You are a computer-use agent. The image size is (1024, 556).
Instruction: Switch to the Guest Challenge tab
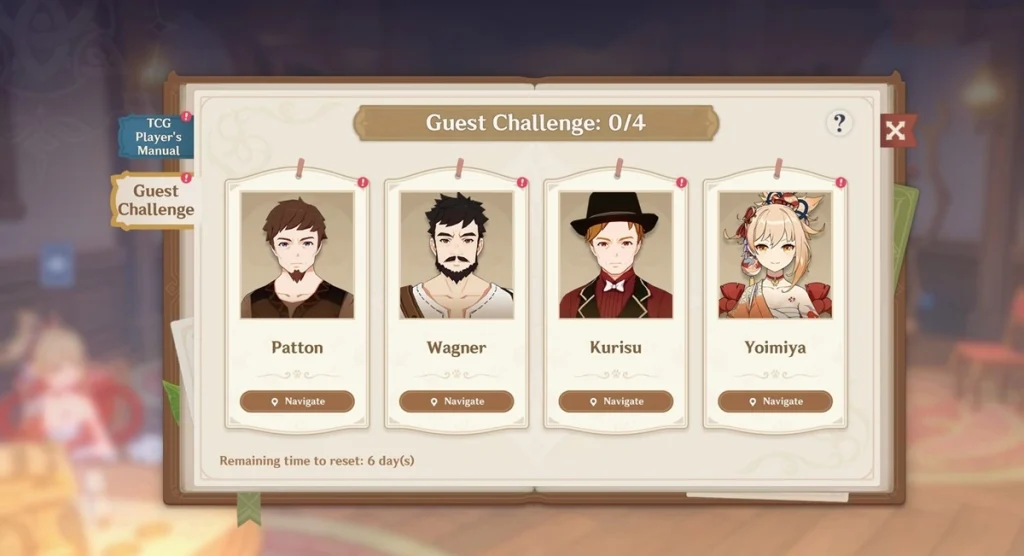pyautogui.click(x=155, y=200)
